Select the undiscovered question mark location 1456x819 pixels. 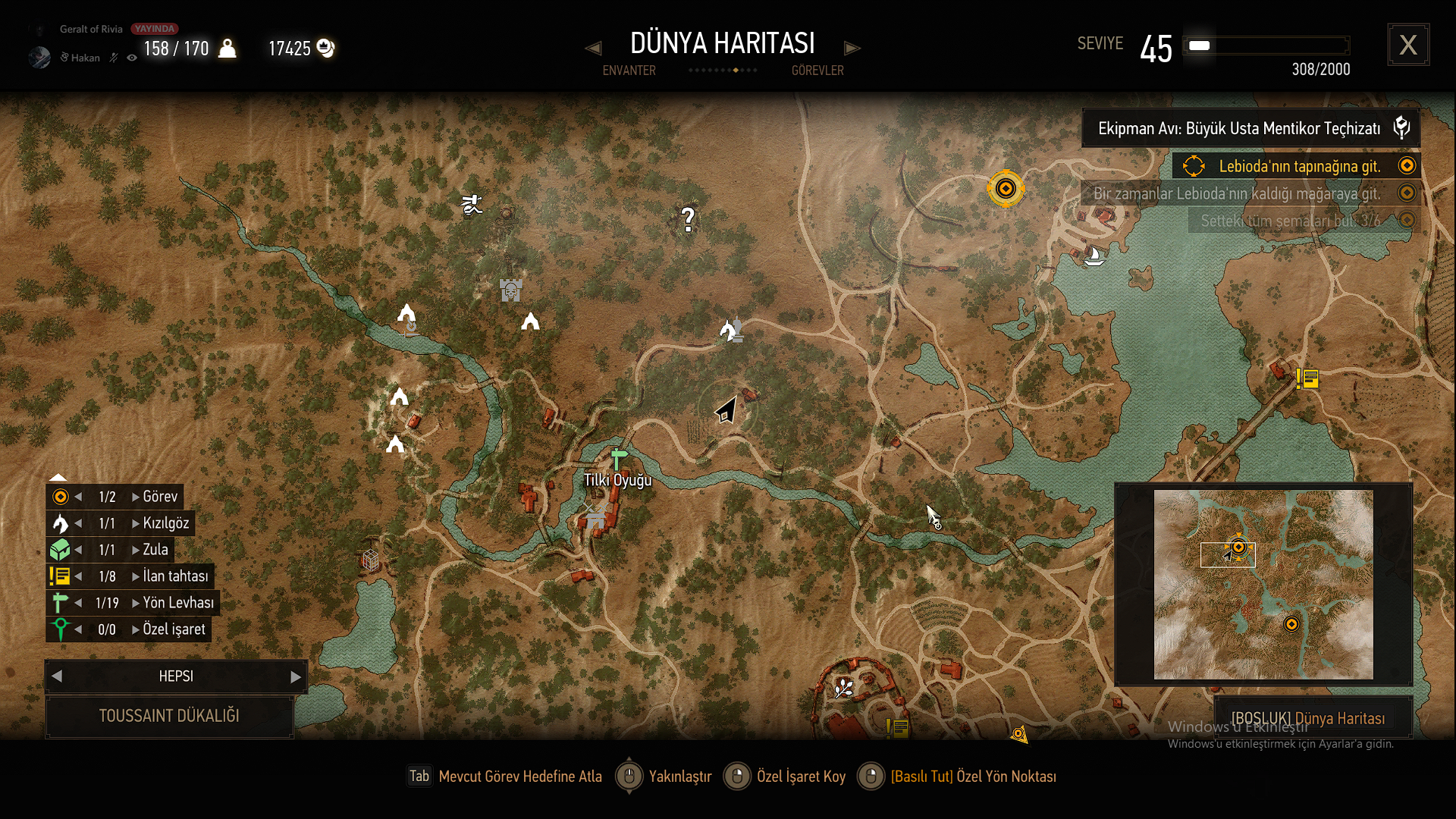click(688, 220)
